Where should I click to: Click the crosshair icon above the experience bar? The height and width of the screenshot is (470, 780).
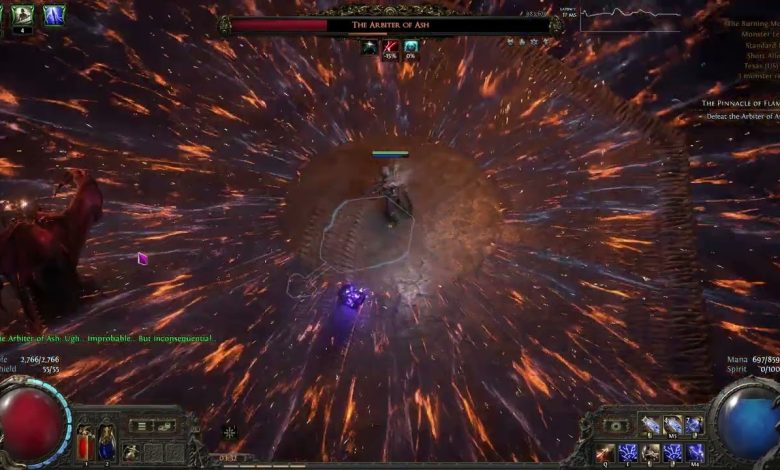(x=230, y=431)
